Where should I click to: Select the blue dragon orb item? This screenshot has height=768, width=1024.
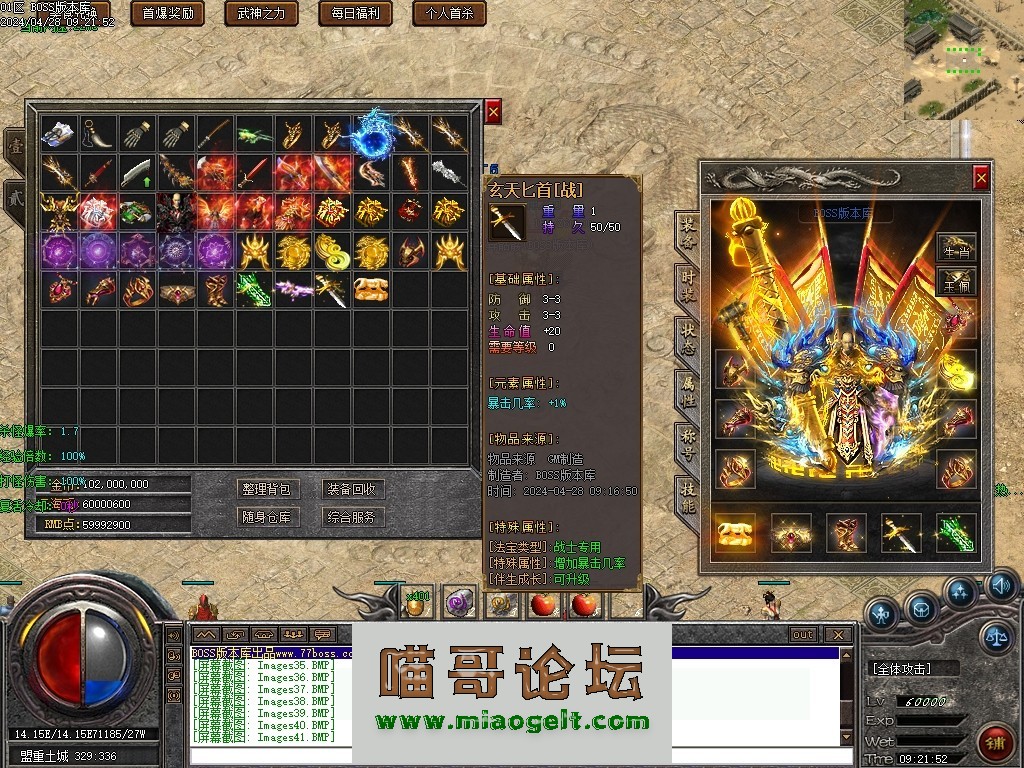(x=373, y=134)
